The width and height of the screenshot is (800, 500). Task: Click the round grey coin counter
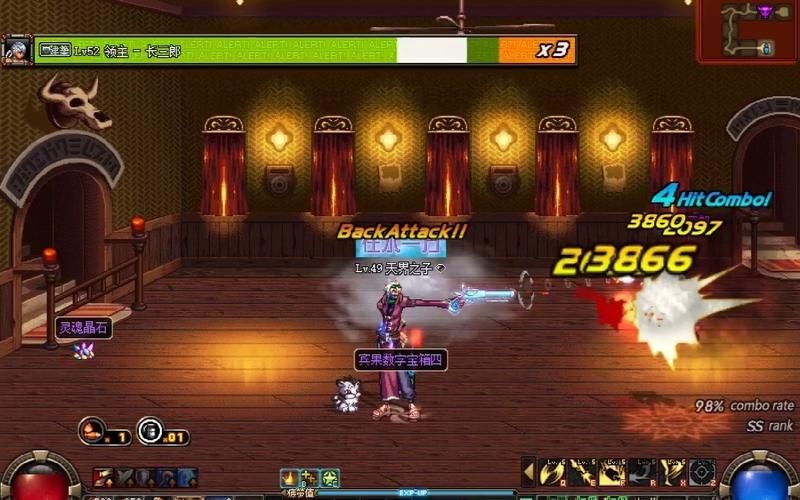[x=151, y=431]
